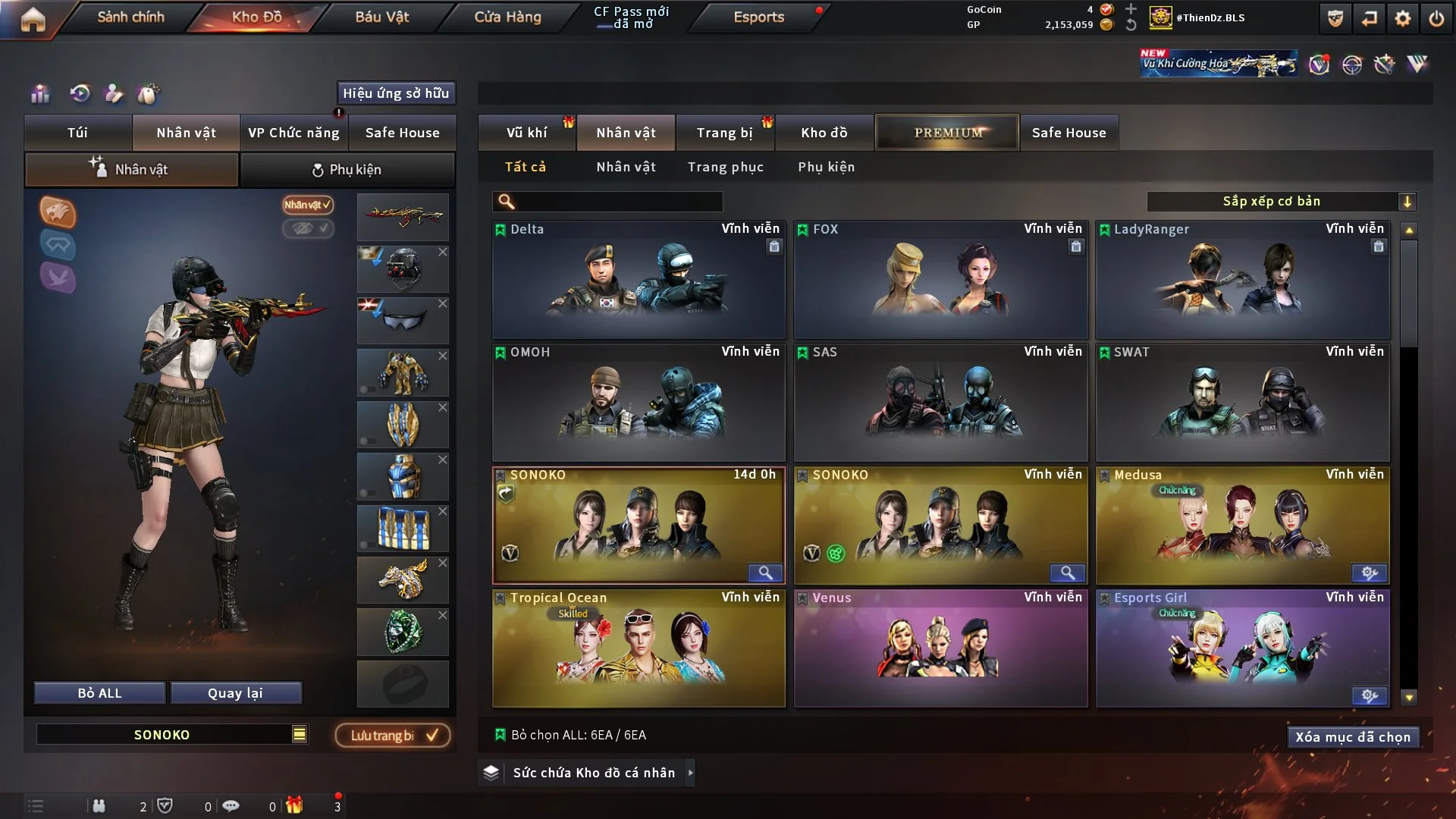Screen dimensions: 1456x819
Task: Pick the Tropical Ocean character card
Action: [639, 649]
